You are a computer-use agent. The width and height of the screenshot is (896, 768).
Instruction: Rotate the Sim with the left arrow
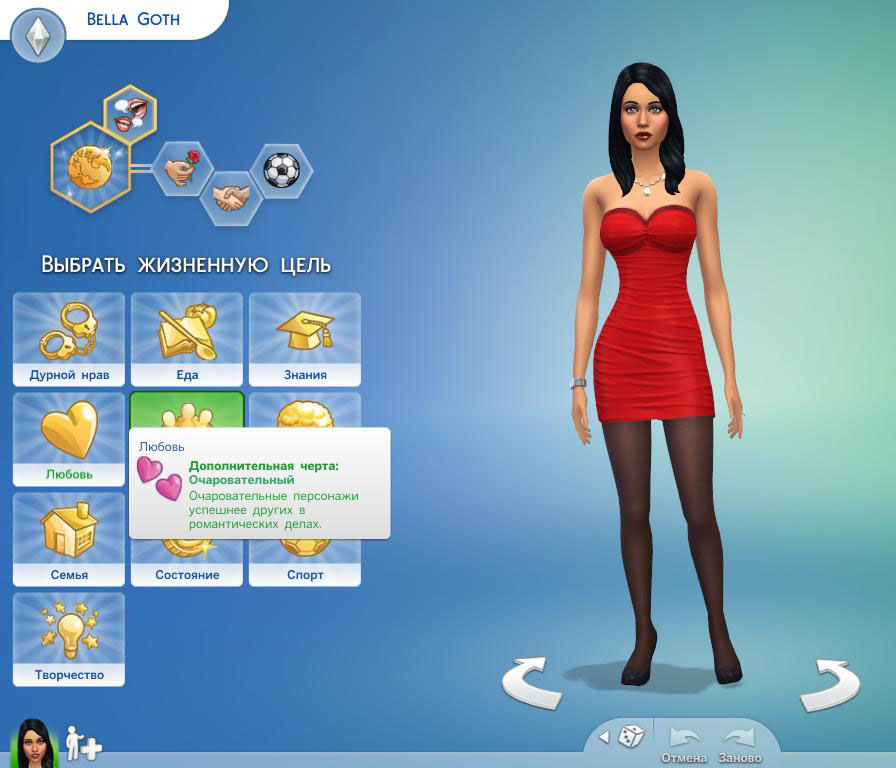click(531, 683)
